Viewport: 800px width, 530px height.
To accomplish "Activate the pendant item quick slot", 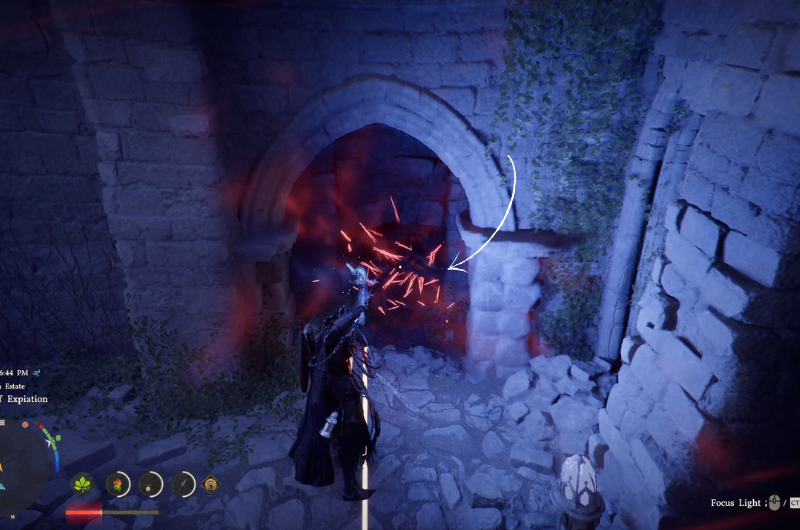I will [x=151, y=484].
